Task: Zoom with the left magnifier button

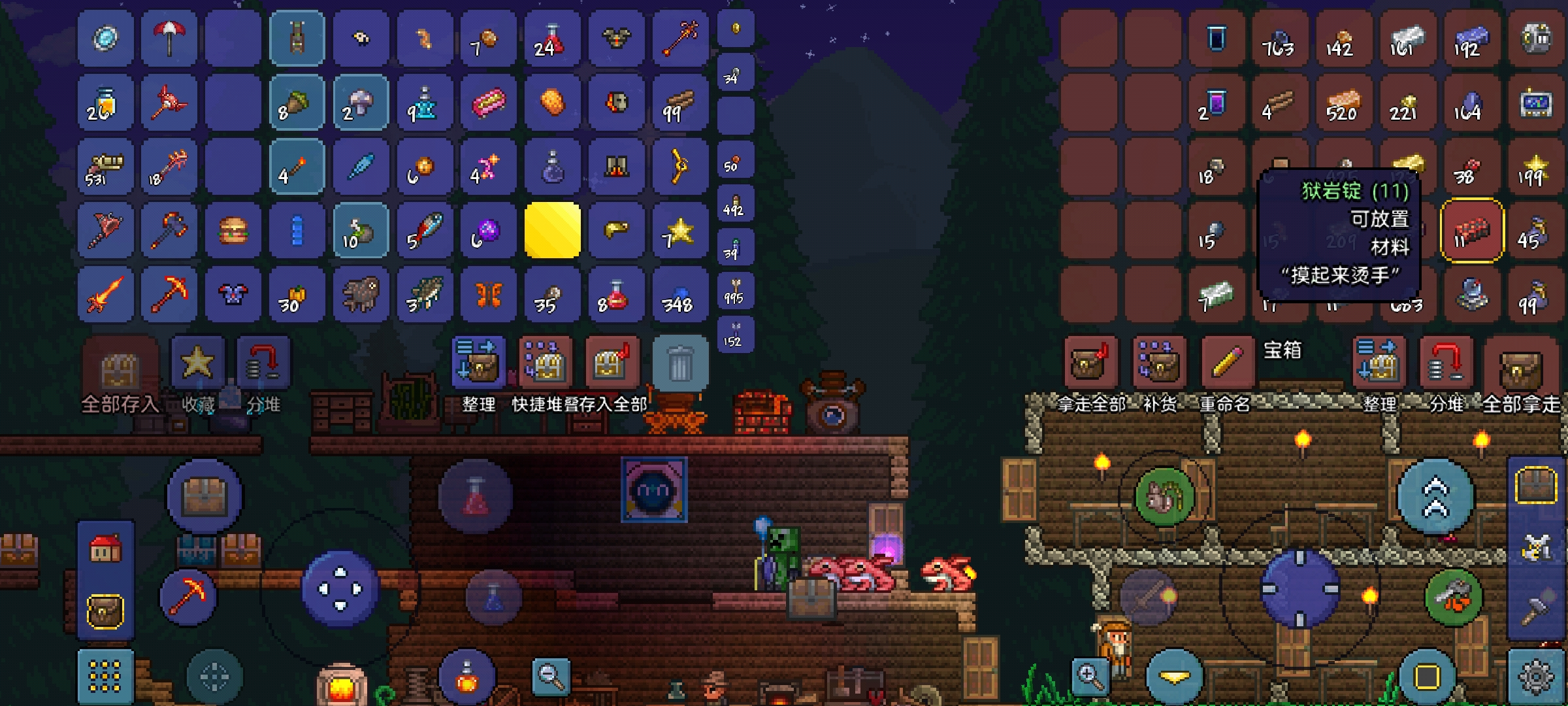Action: 551,676
